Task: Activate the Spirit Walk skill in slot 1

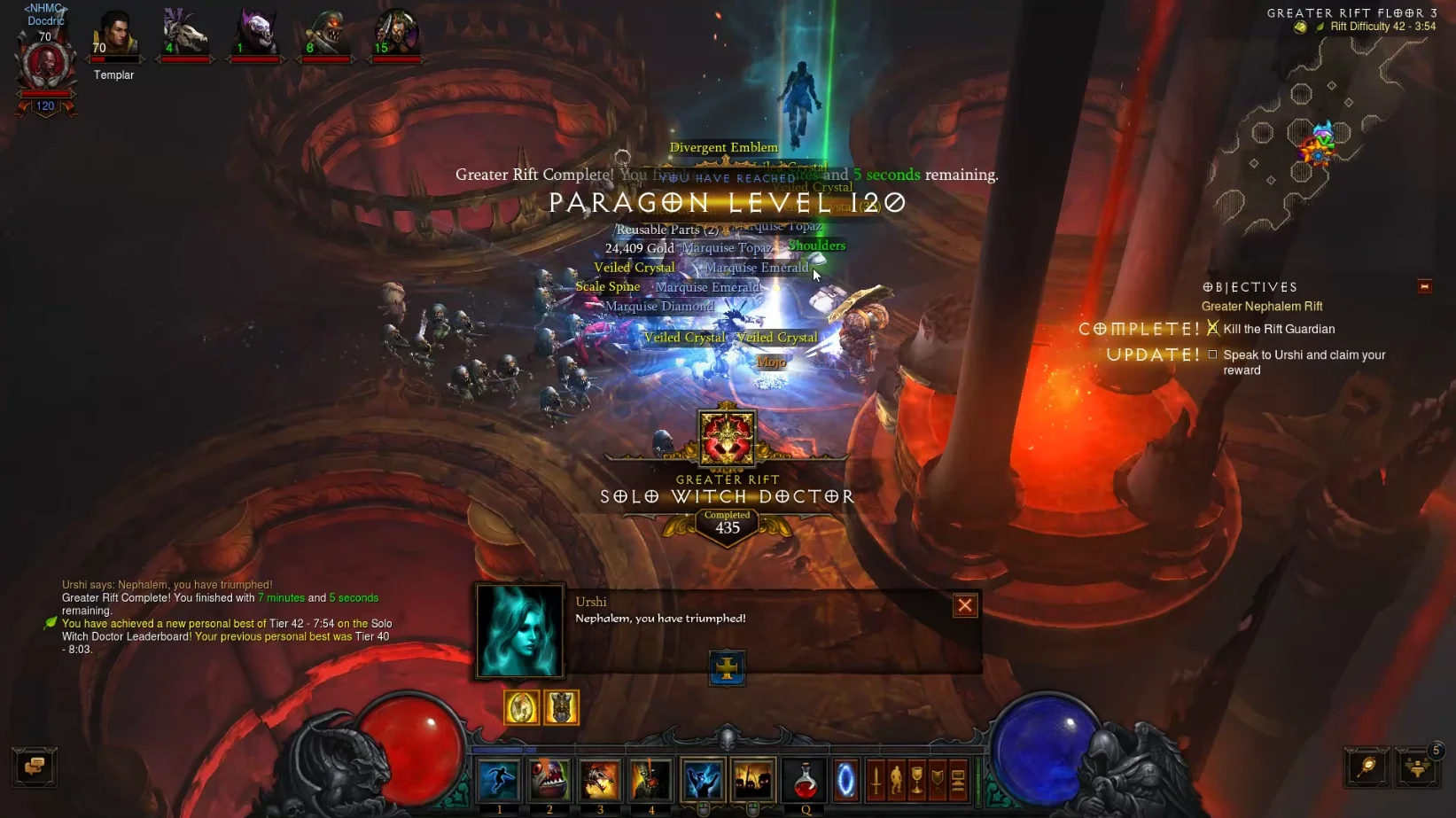Action: (499, 780)
